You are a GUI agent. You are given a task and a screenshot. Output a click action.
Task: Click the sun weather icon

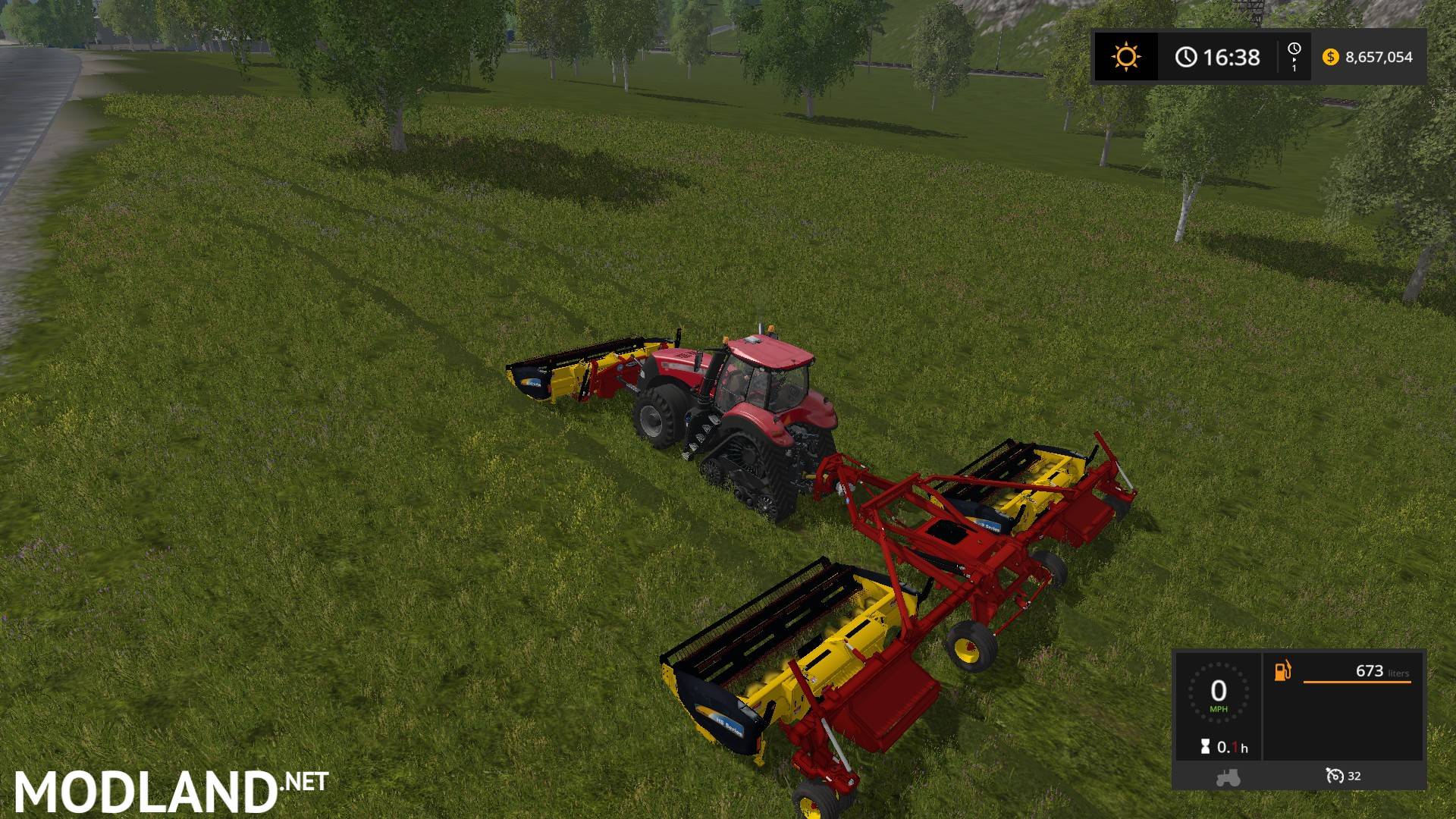[1125, 57]
